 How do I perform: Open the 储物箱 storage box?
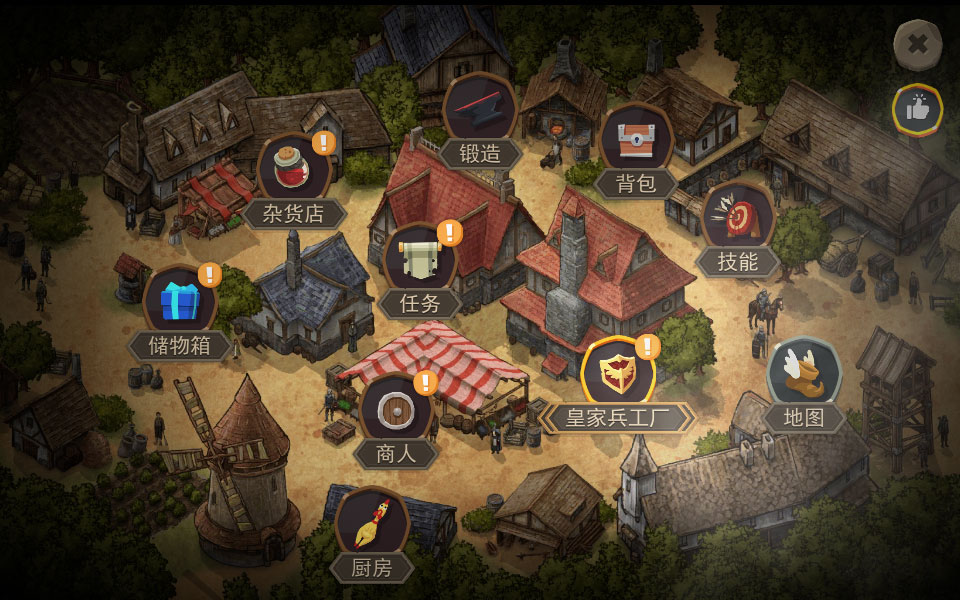tap(180, 304)
